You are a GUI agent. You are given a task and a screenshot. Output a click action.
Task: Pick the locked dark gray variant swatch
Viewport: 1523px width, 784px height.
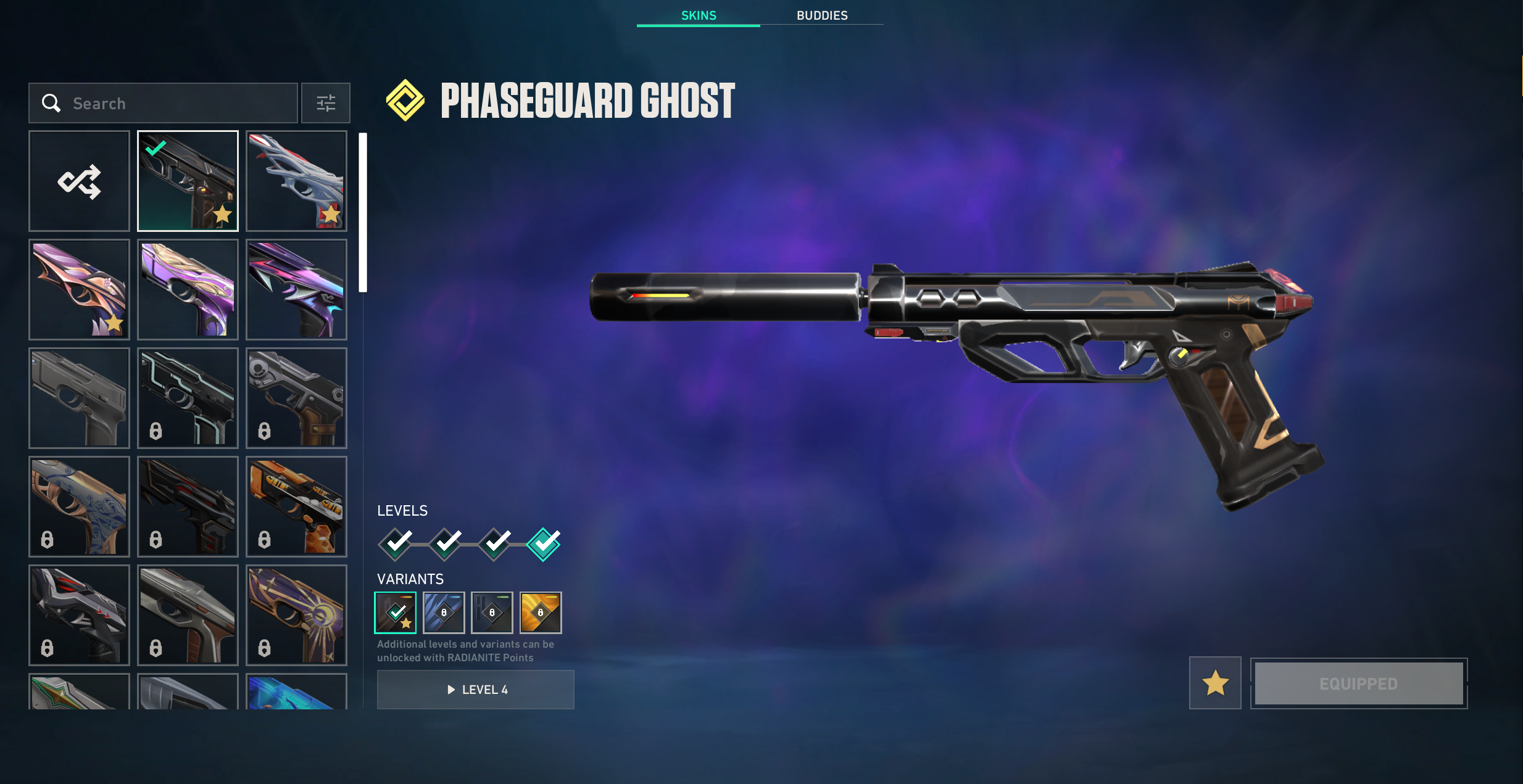click(492, 613)
